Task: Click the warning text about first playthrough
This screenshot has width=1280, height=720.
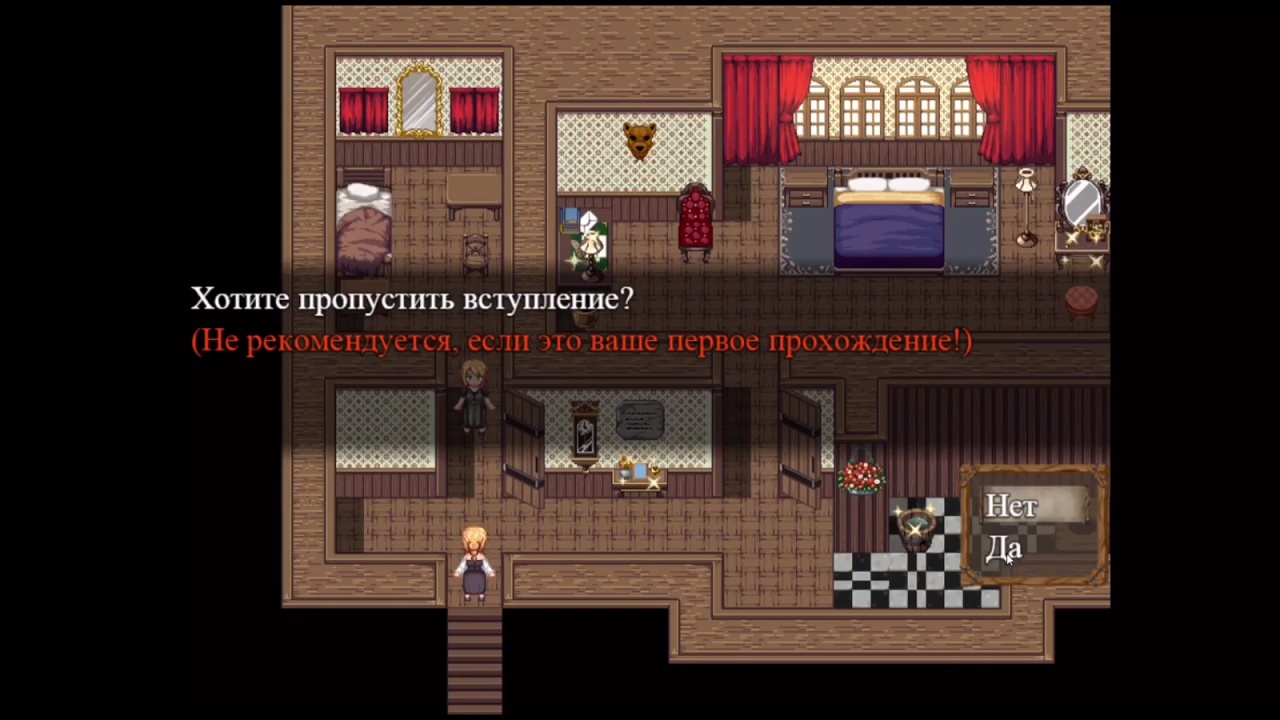Action: pos(580,340)
